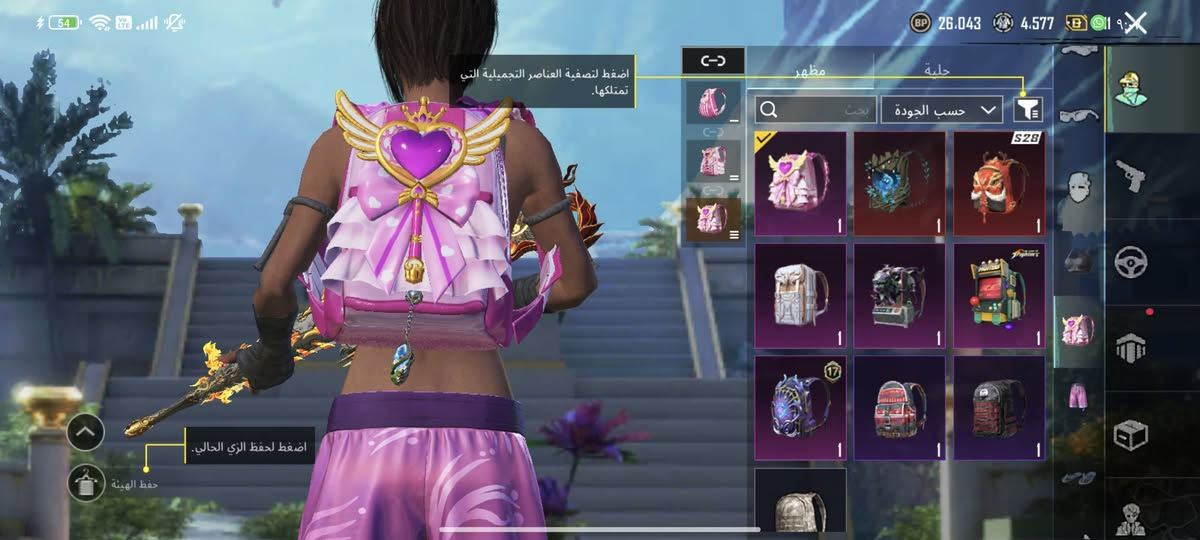Switch to the مظهر appearance tab
Screen dimensions: 1200x540
tap(809, 70)
